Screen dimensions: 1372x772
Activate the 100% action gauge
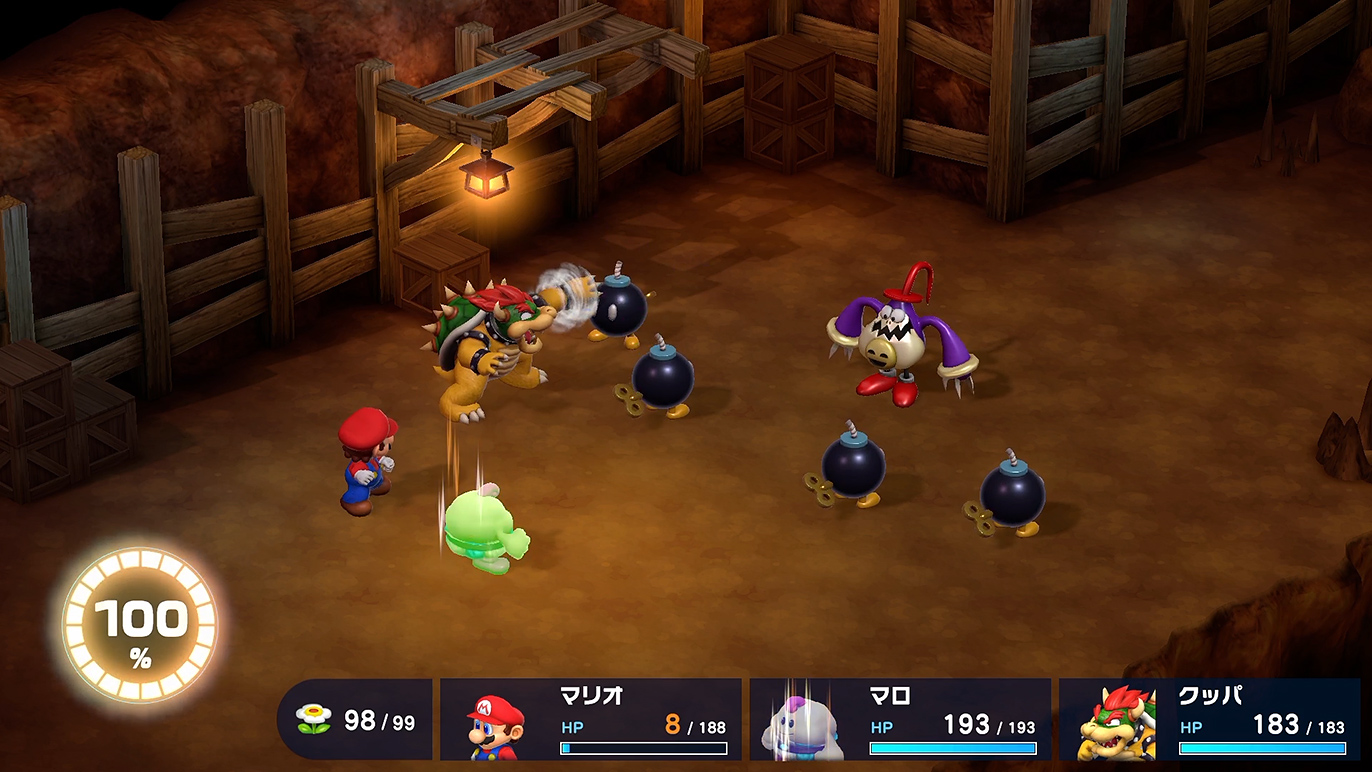coord(140,626)
